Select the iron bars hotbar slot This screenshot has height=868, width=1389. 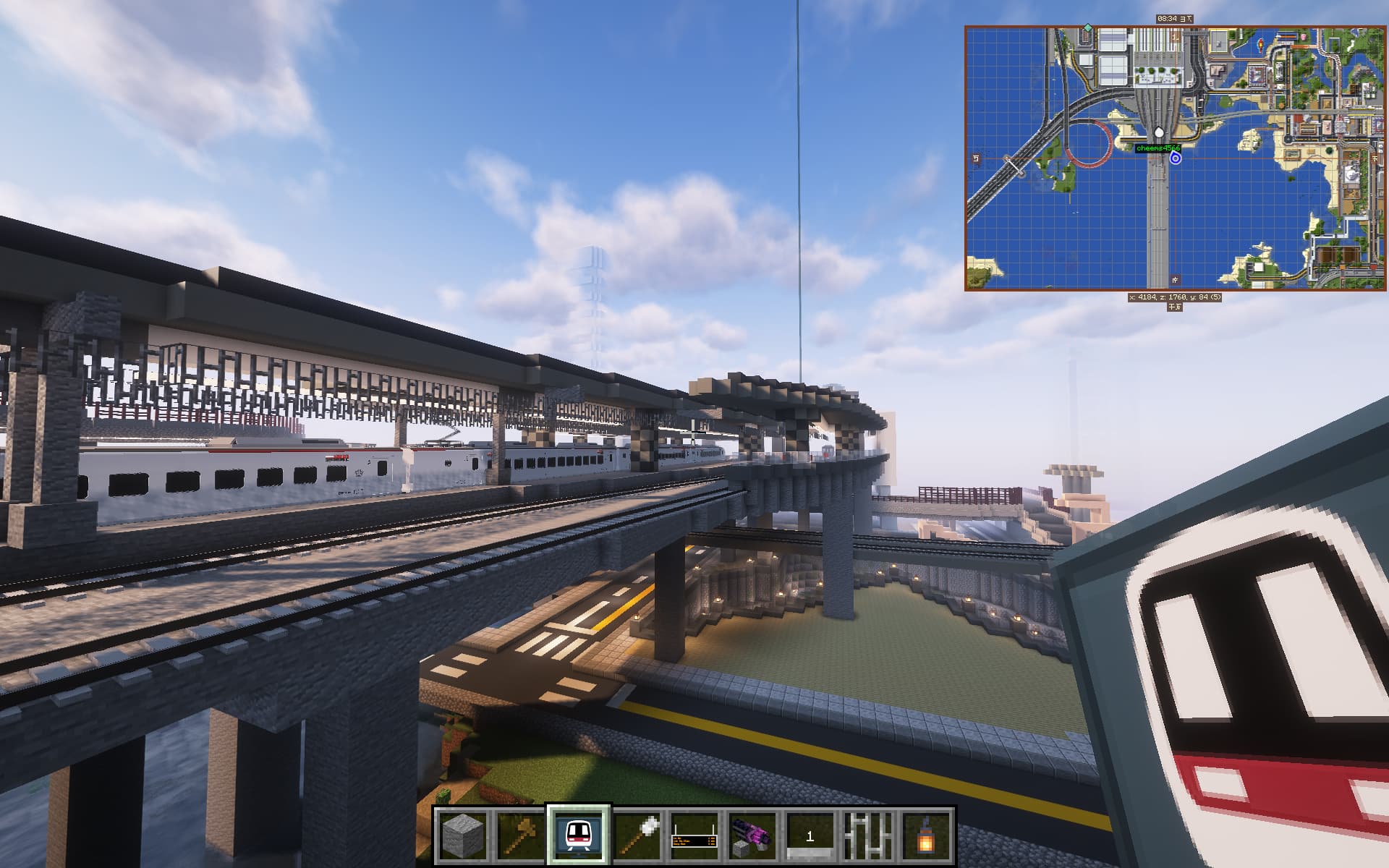(x=868, y=836)
